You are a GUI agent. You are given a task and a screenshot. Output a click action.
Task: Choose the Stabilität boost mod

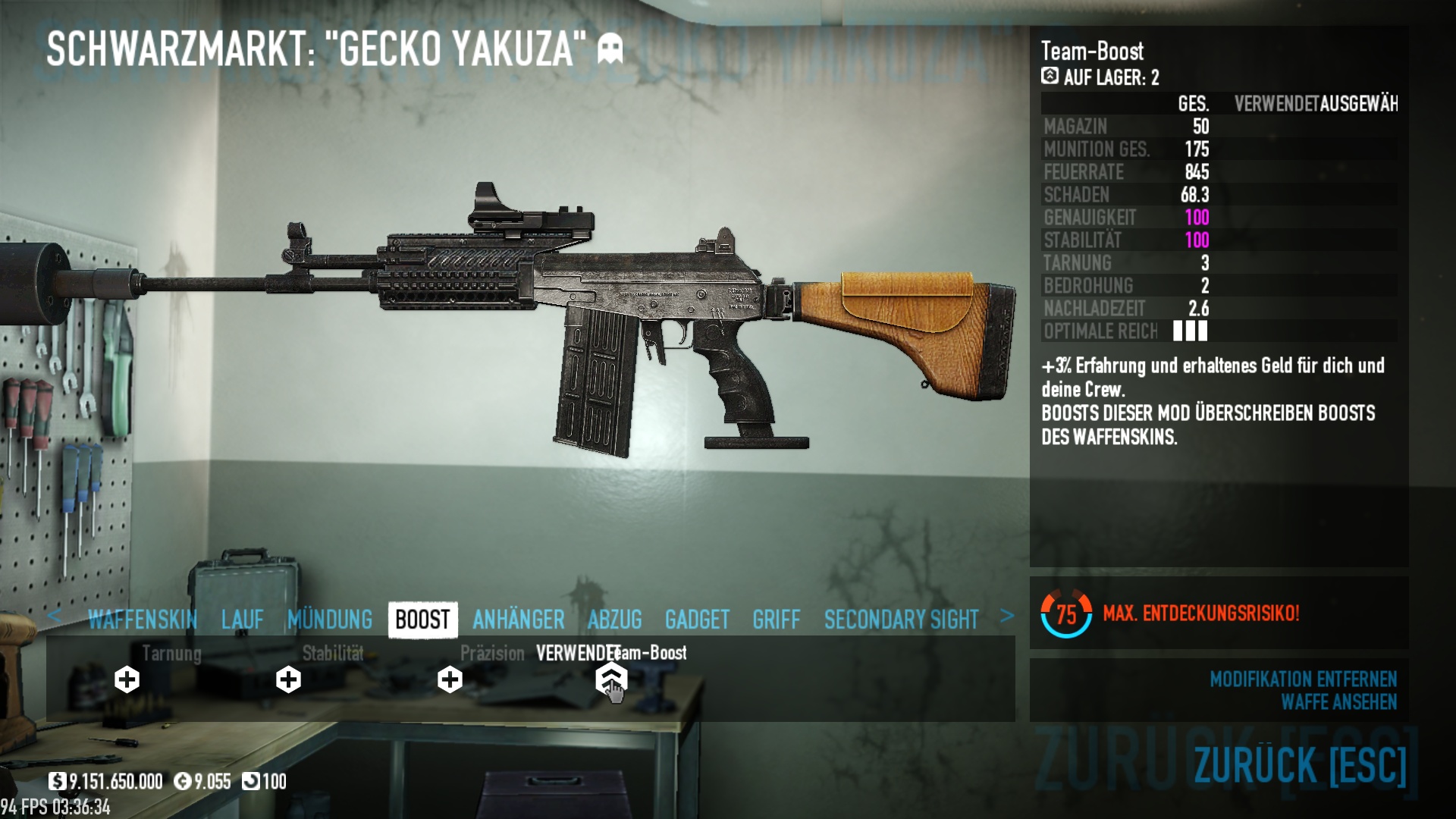coord(288,679)
